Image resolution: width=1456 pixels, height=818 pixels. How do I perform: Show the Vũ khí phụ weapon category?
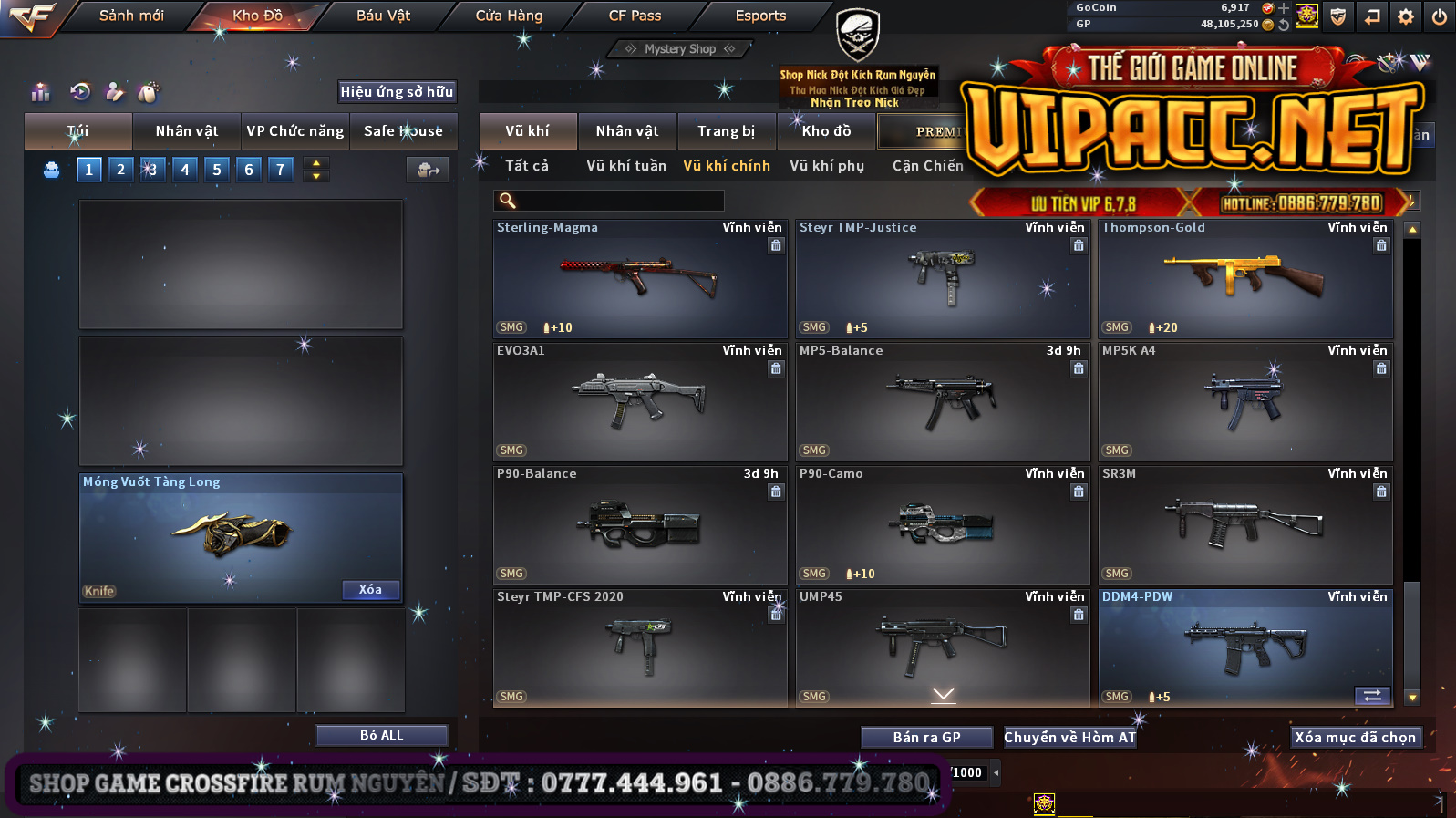tap(827, 166)
